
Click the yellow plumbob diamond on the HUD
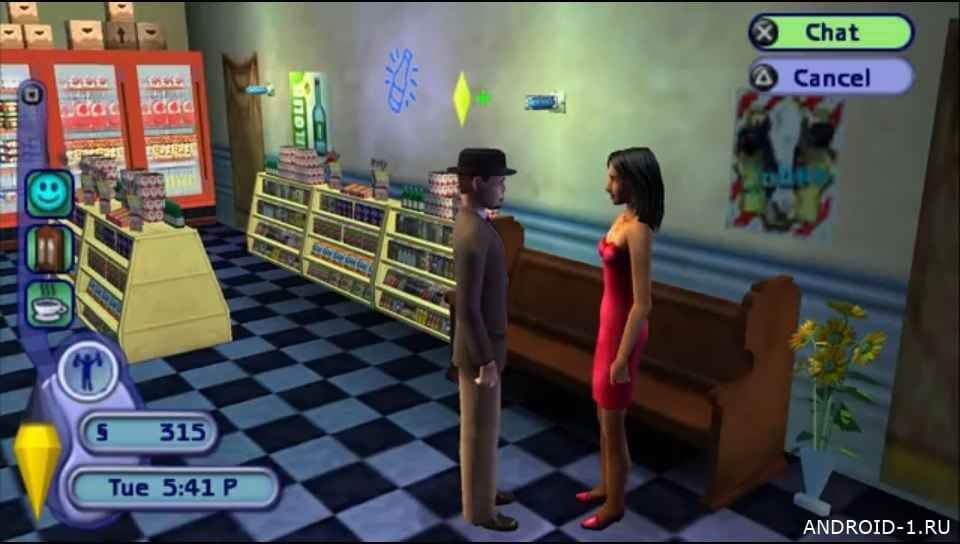click(x=39, y=467)
